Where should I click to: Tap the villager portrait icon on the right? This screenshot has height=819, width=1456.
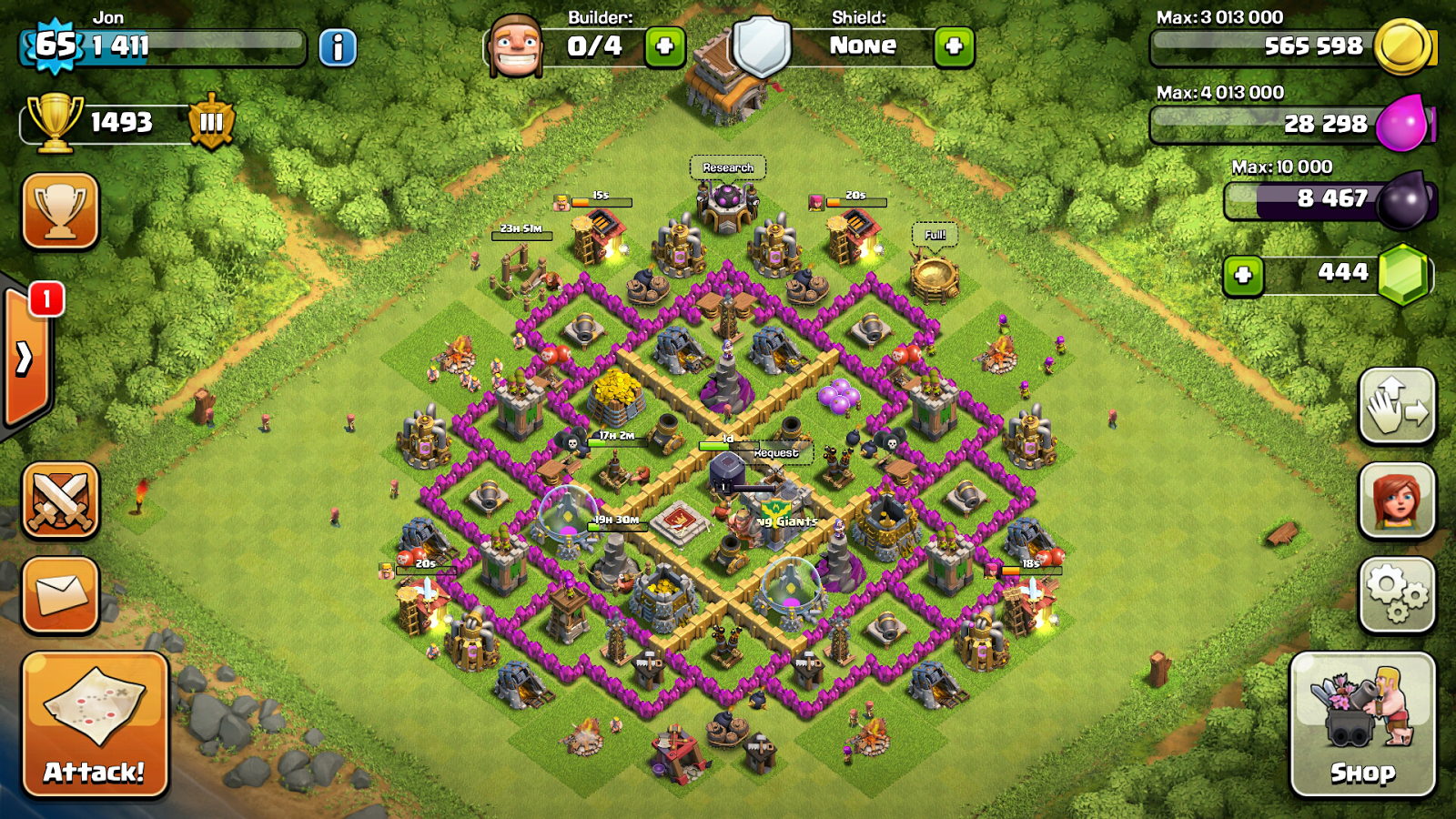click(1399, 500)
